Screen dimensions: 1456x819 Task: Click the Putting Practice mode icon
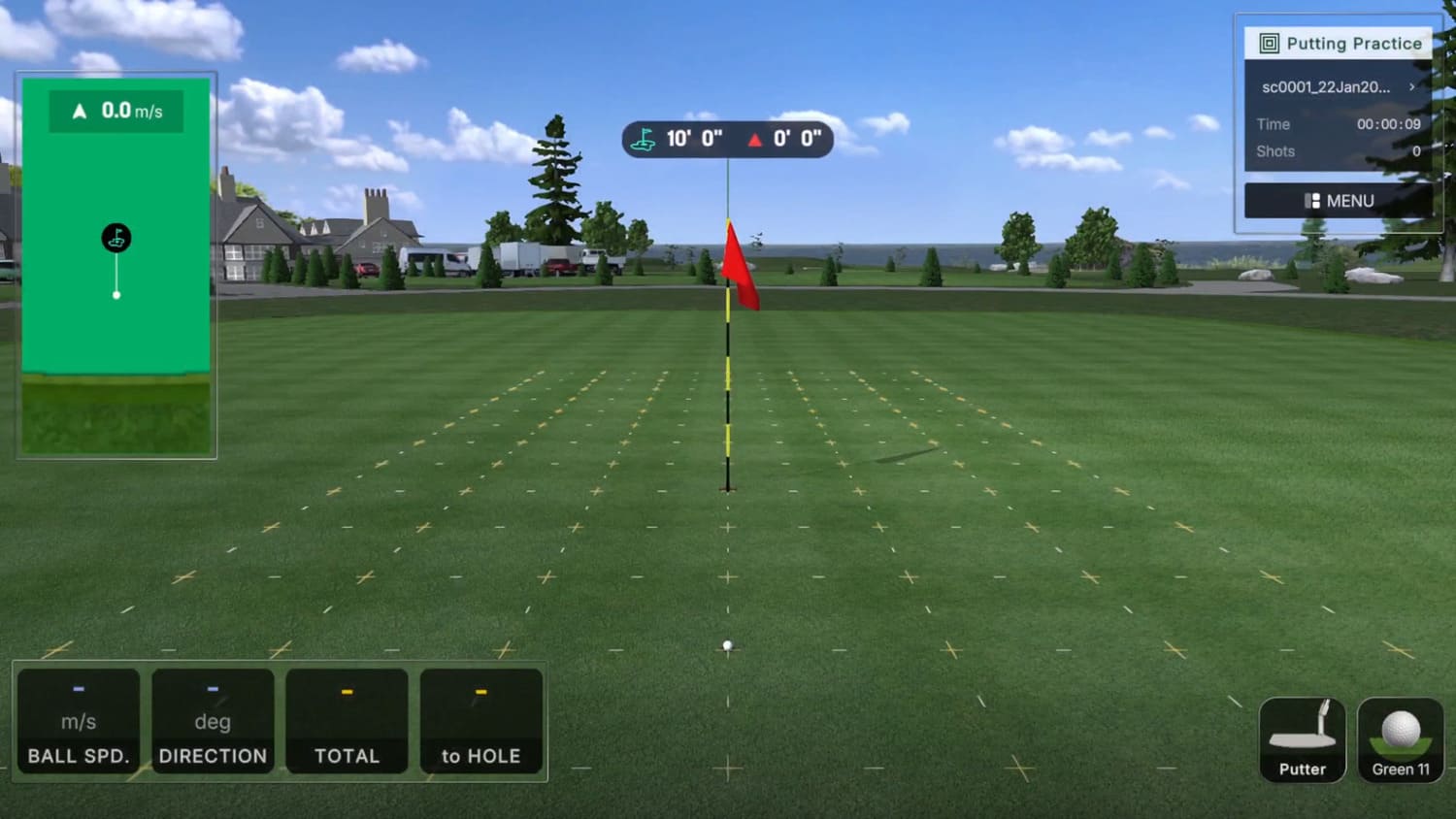(1269, 43)
